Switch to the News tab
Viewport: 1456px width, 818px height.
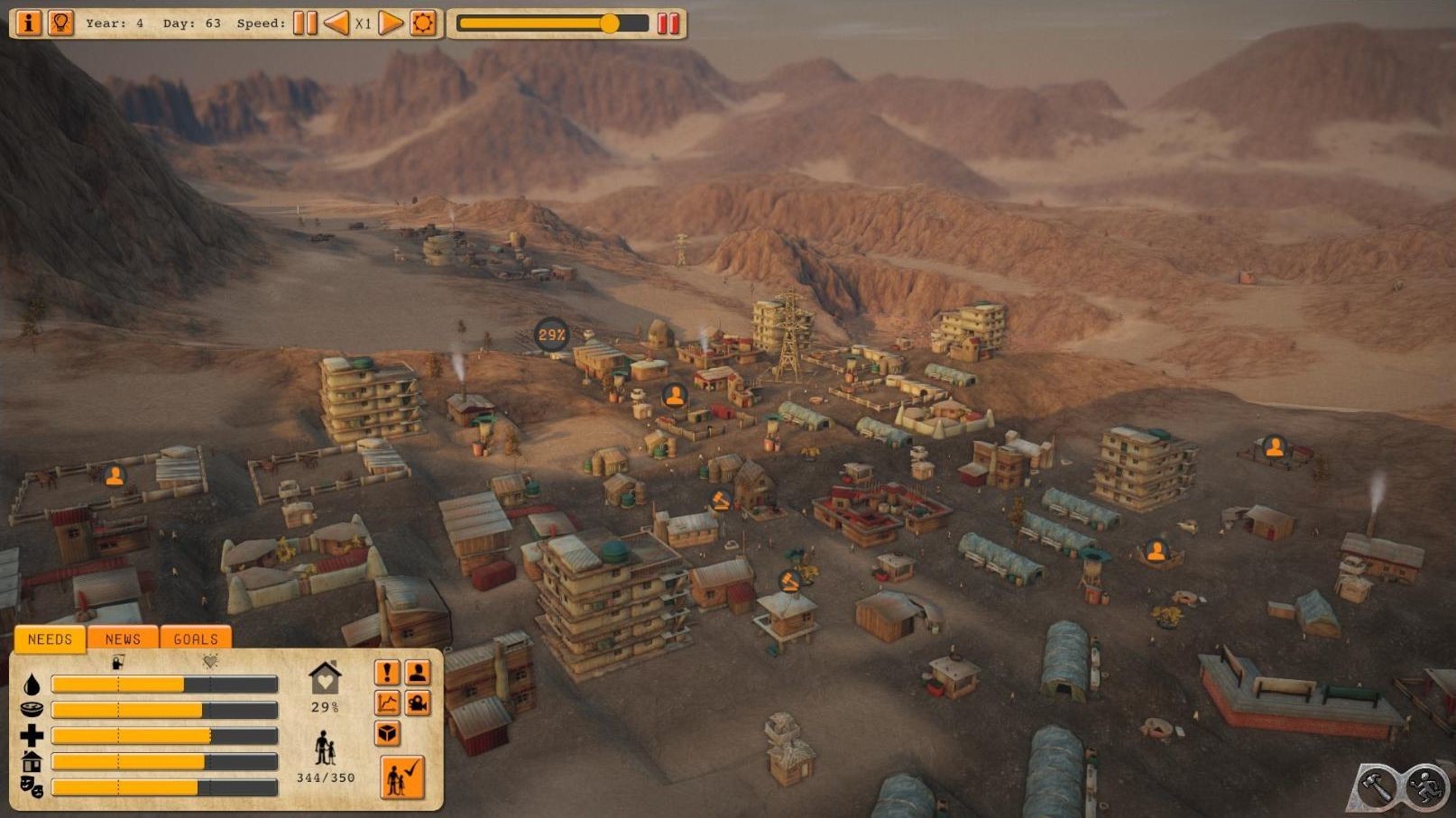(123, 639)
